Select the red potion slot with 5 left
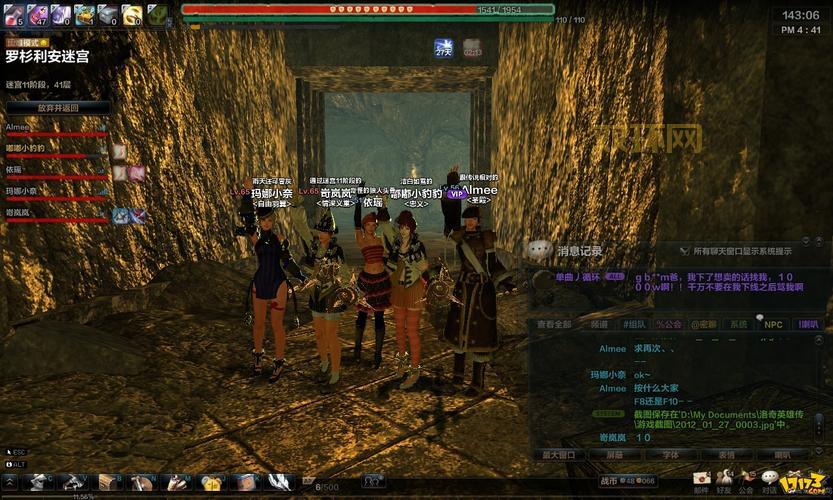The image size is (833, 500). point(12,13)
